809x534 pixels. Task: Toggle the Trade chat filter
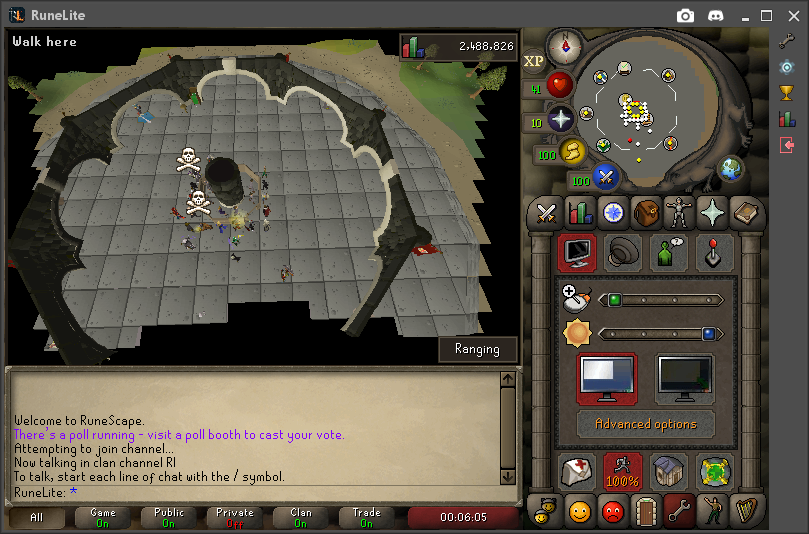point(366,518)
